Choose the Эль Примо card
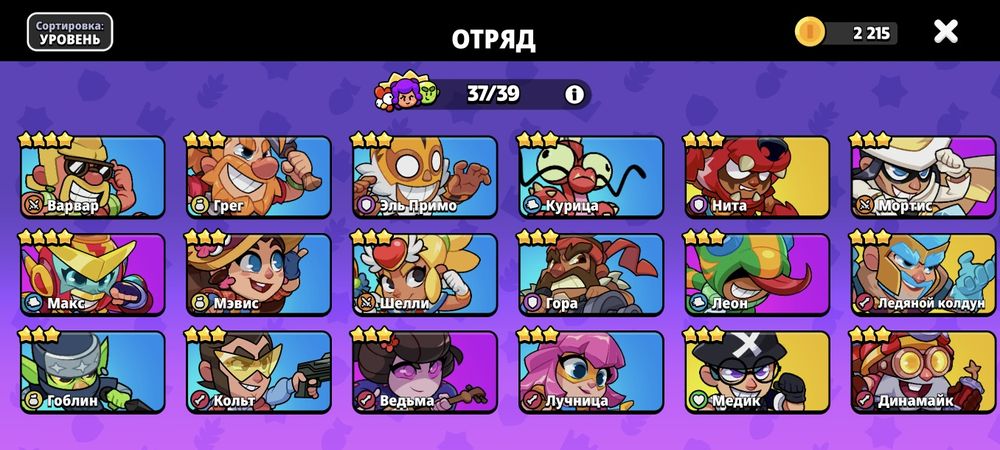Viewport: 1000px width, 450px height. (424, 177)
